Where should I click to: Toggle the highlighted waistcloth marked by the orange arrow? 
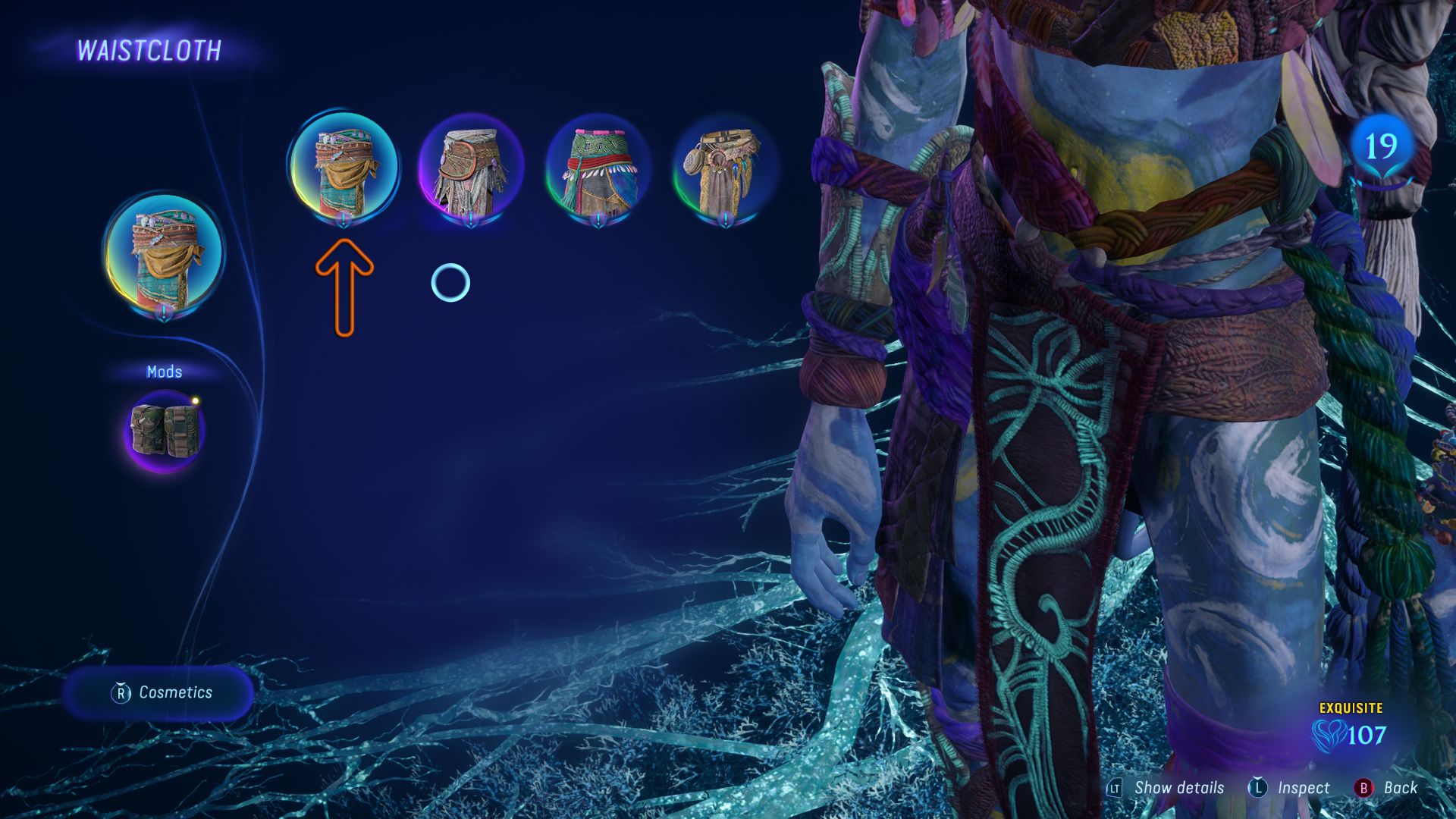343,168
